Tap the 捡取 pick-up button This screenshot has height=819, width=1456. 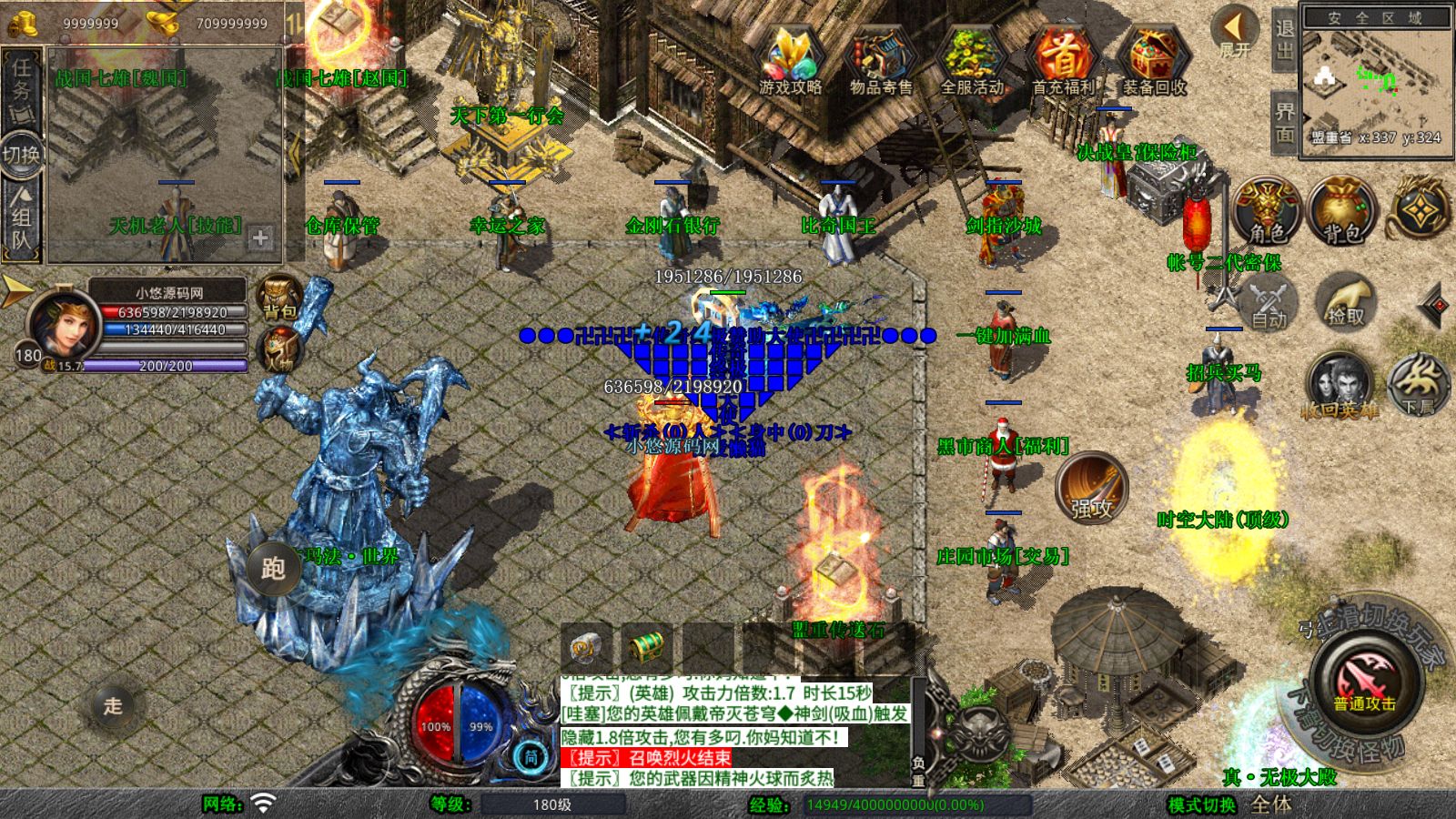1345,302
